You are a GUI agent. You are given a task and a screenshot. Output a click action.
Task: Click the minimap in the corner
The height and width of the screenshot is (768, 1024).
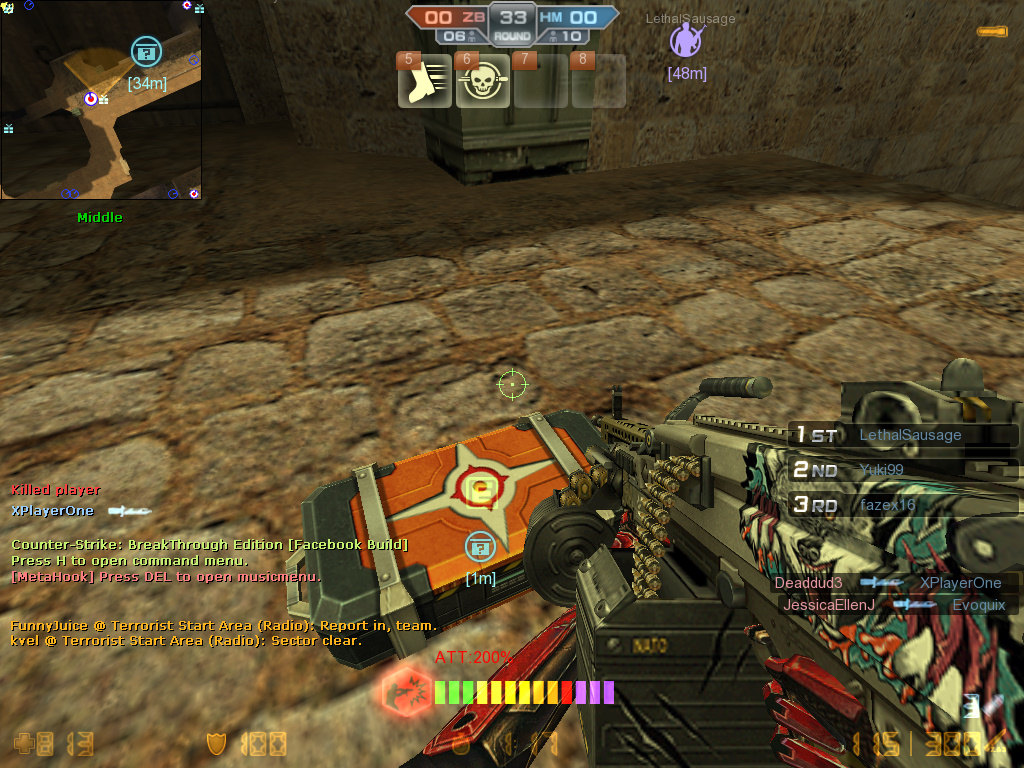click(x=100, y=100)
